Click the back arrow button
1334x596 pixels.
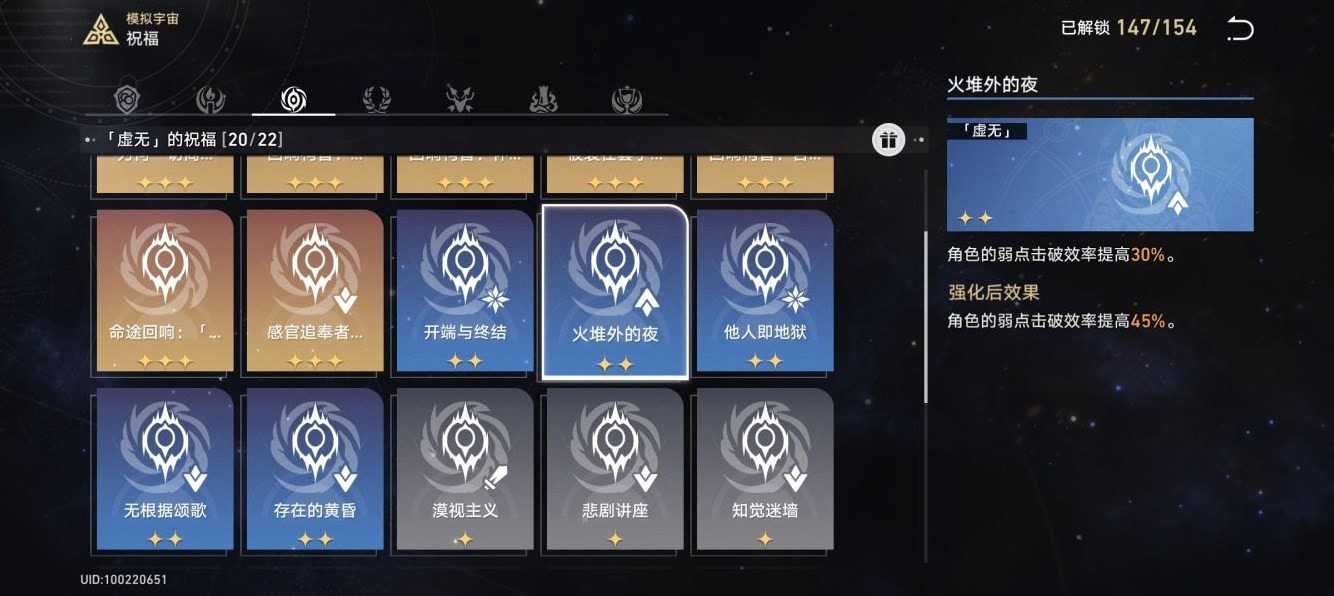pos(1239,29)
